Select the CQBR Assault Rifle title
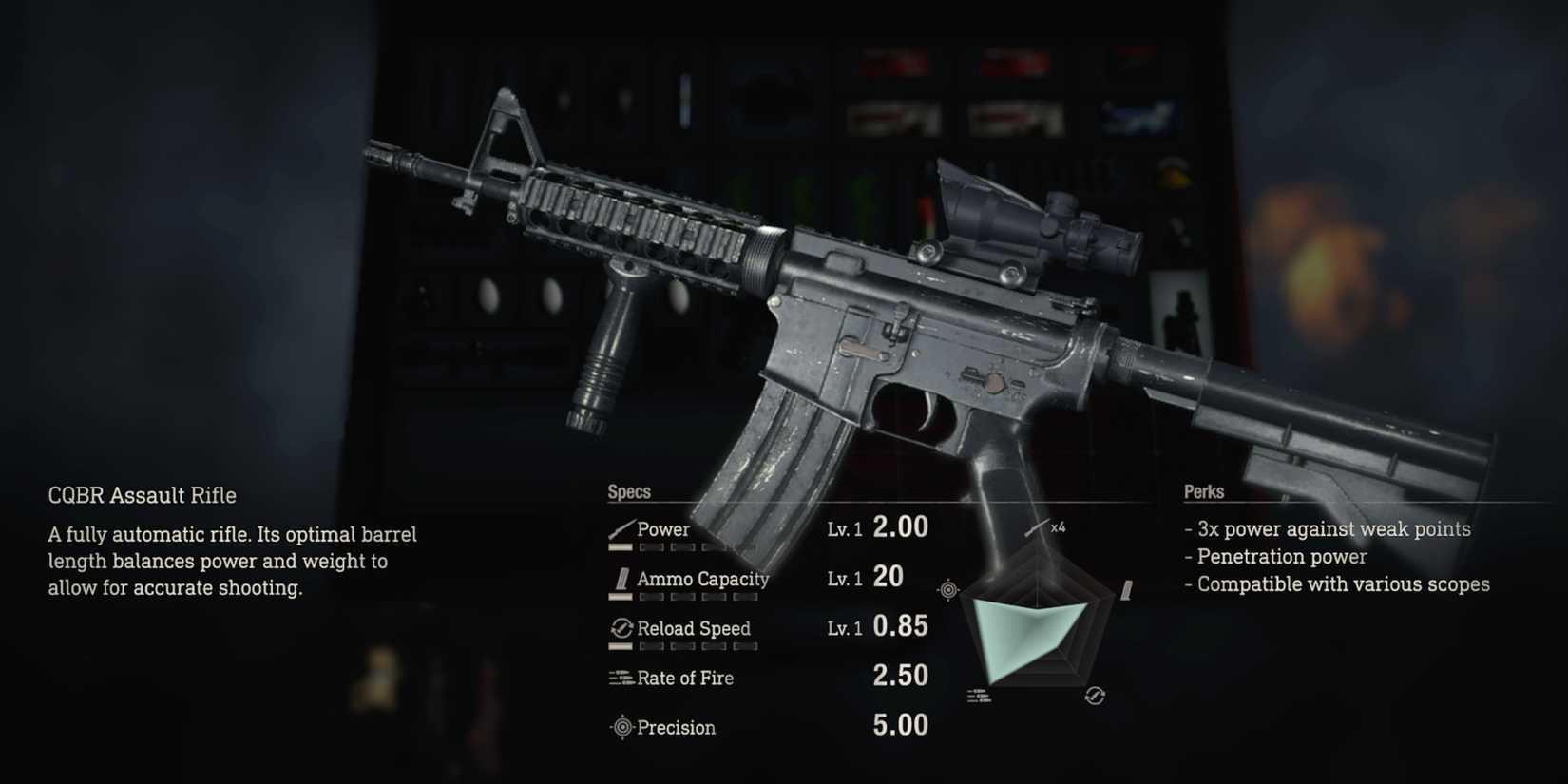1568x784 pixels. [x=141, y=495]
